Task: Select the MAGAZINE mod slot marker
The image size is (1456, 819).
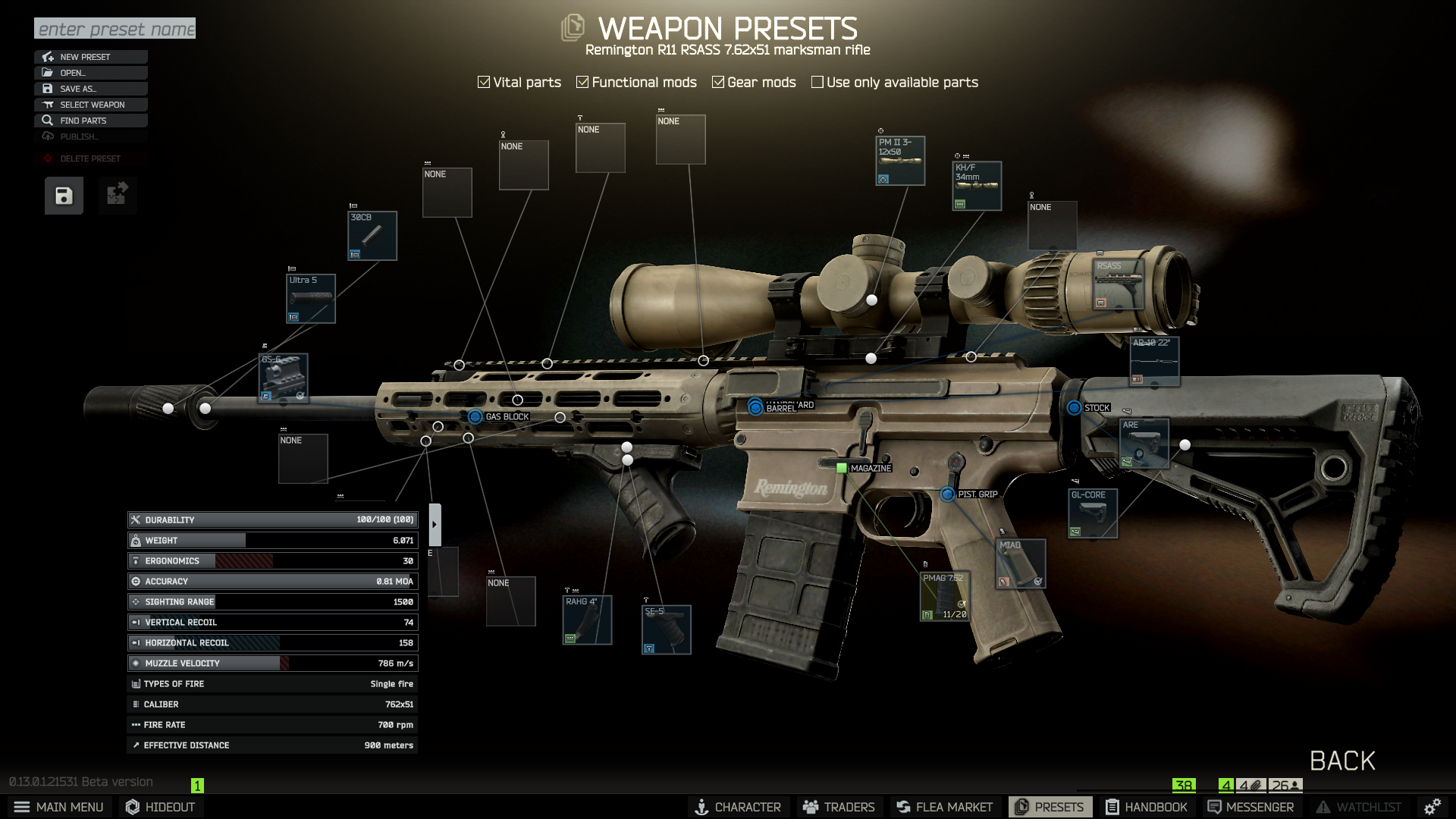Action: [x=842, y=468]
